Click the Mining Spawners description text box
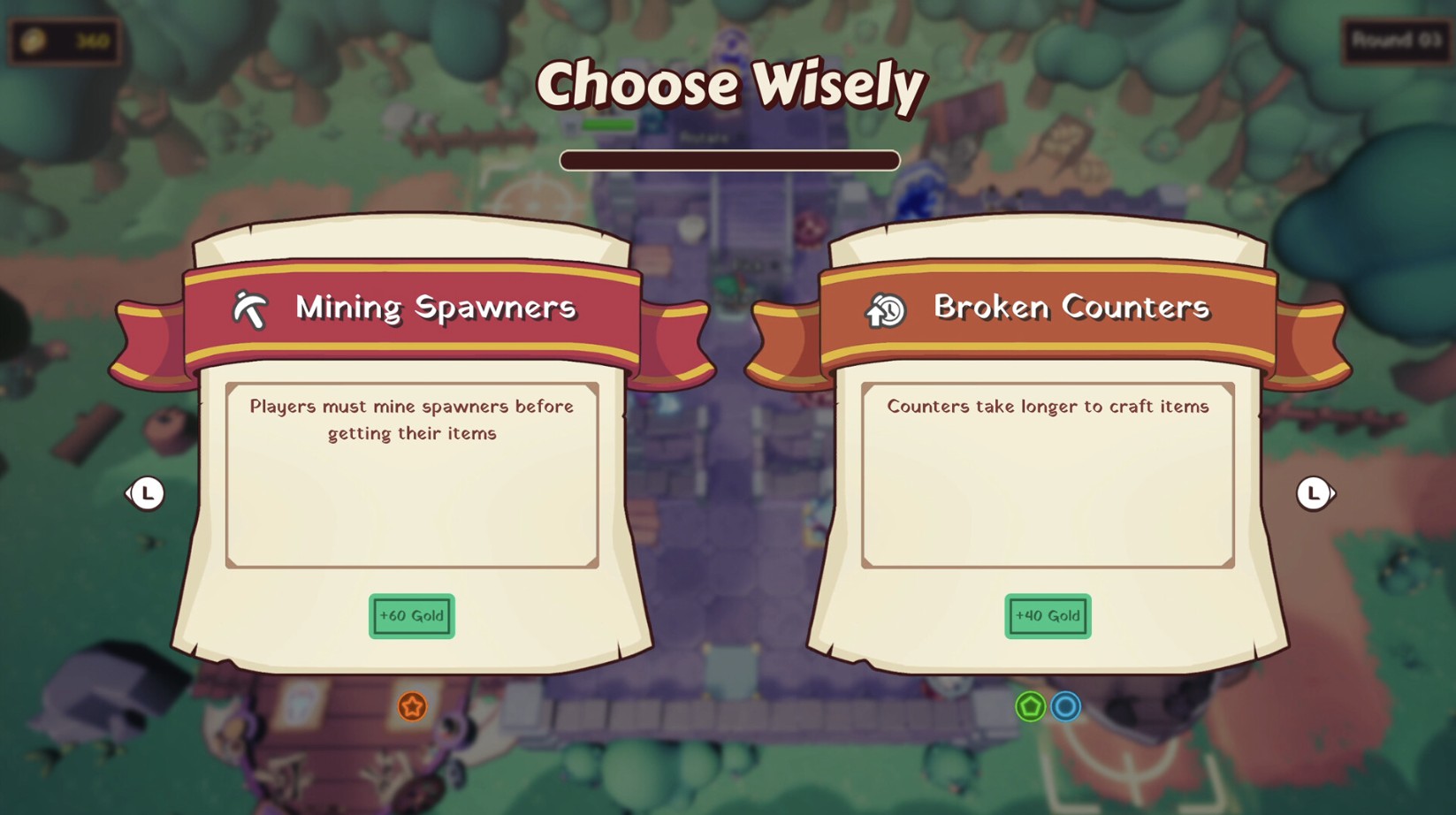 coord(411,474)
